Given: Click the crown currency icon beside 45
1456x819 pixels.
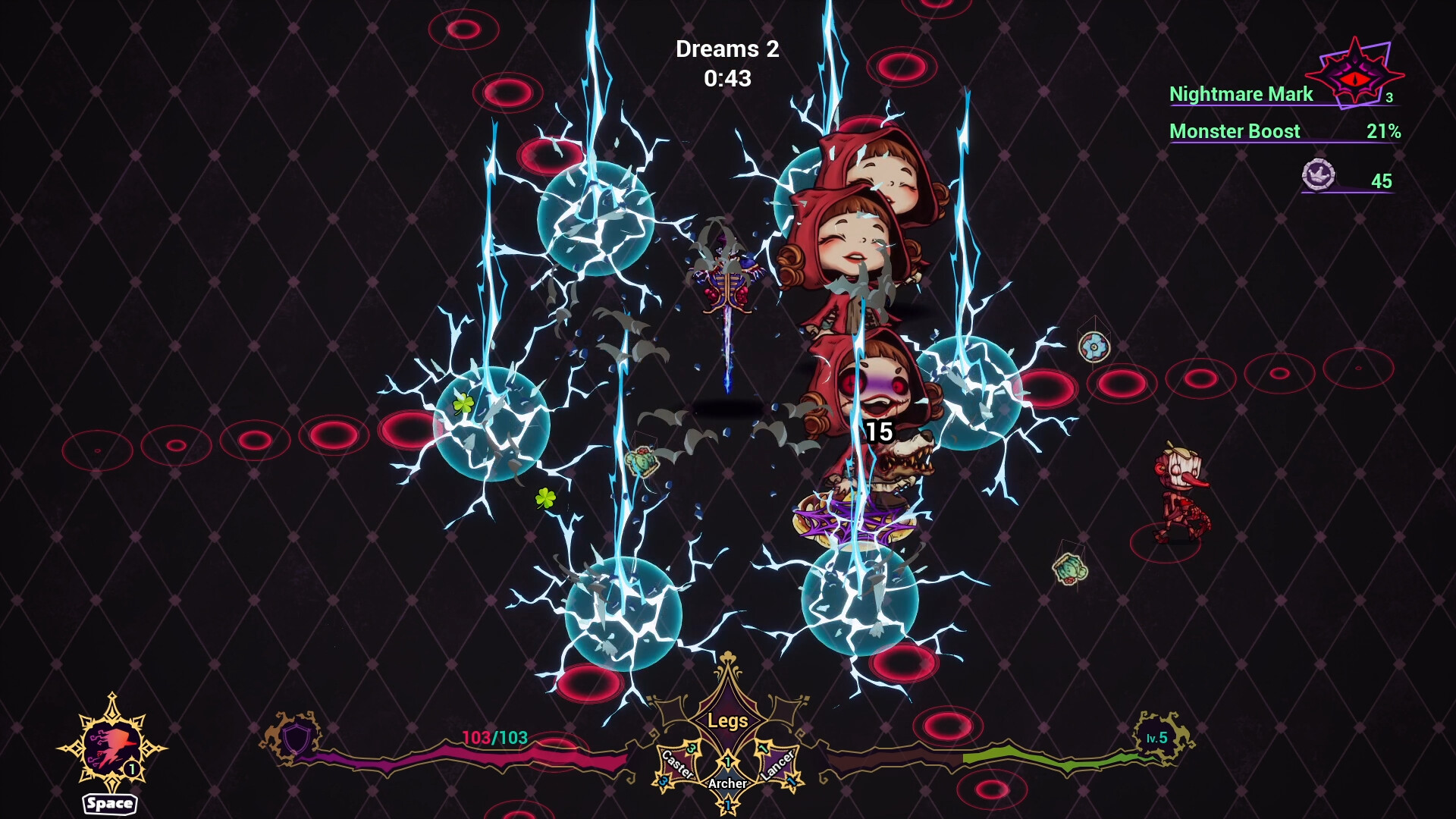Looking at the screenshot, I should point(1317,174).
